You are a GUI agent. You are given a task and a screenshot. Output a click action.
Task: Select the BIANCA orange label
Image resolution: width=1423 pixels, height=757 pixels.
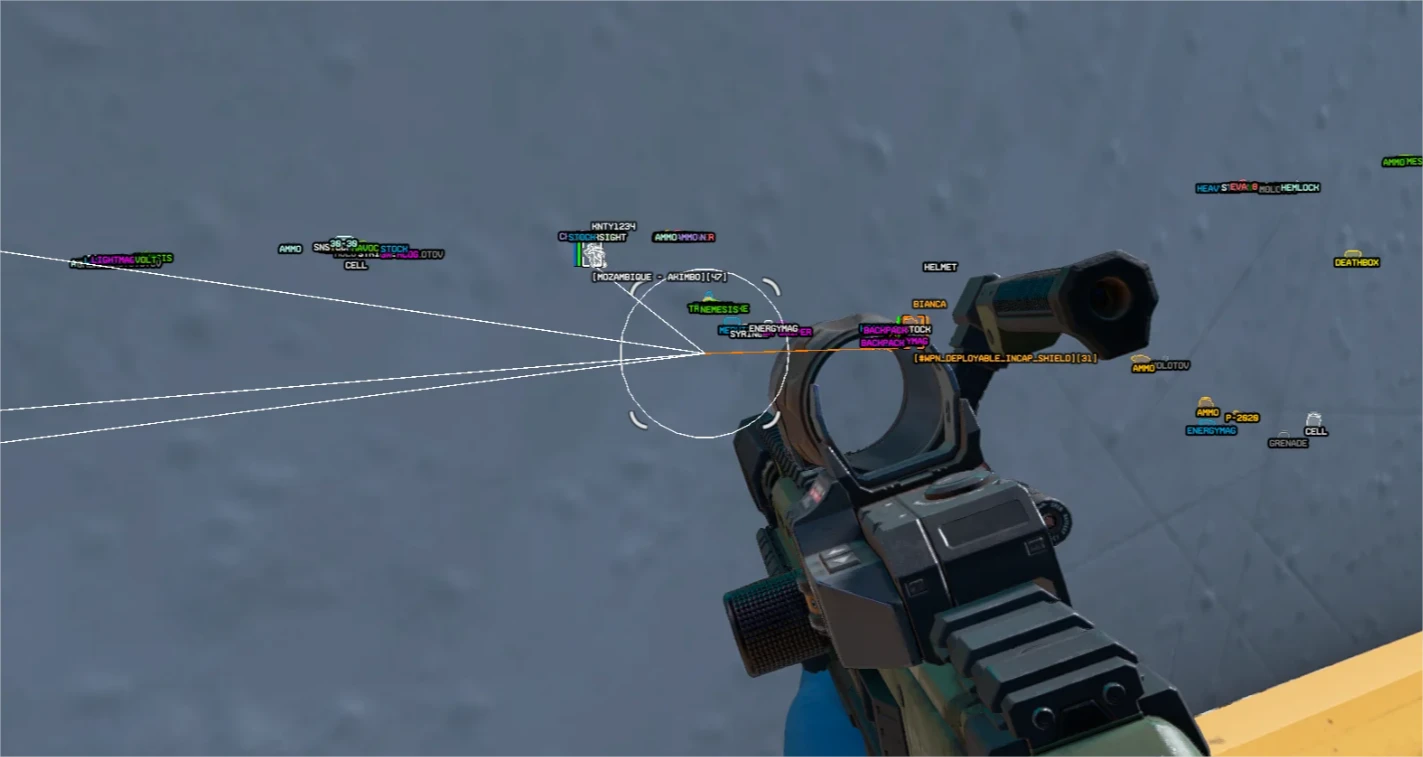928,303
